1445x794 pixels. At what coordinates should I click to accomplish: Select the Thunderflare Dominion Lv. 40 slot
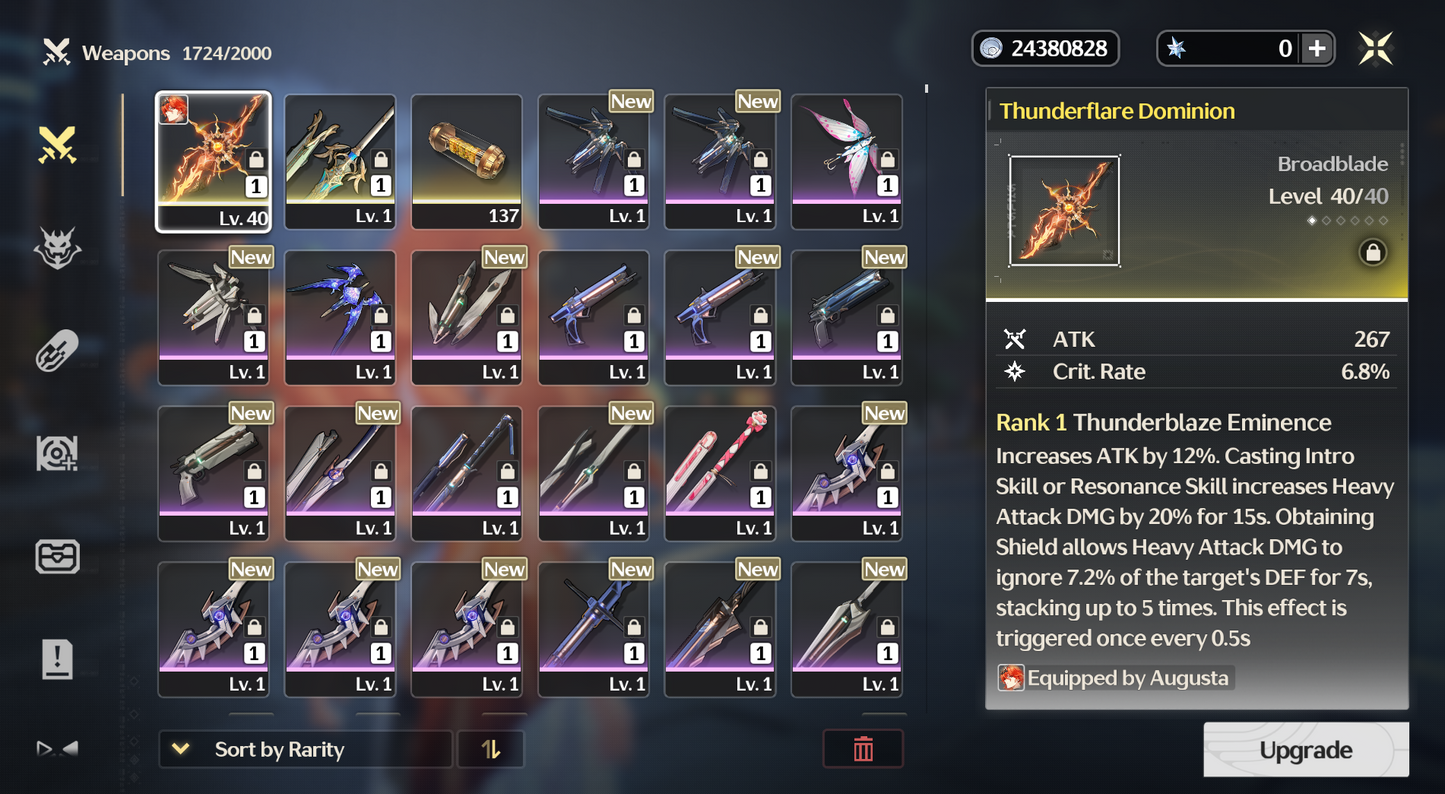[213, 161]
